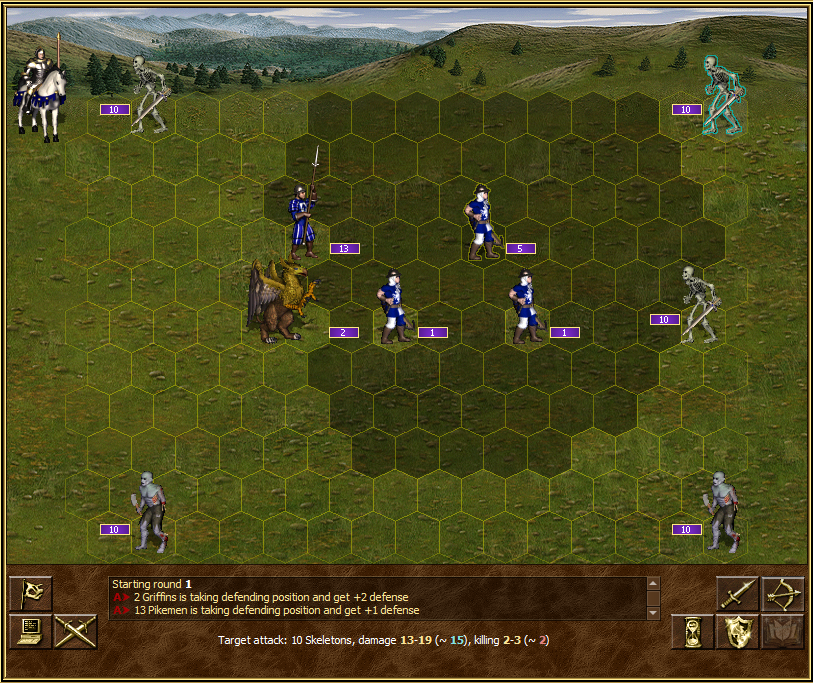Select the sword melee attack button
813x683 pixels.
[x=738, y=594]
